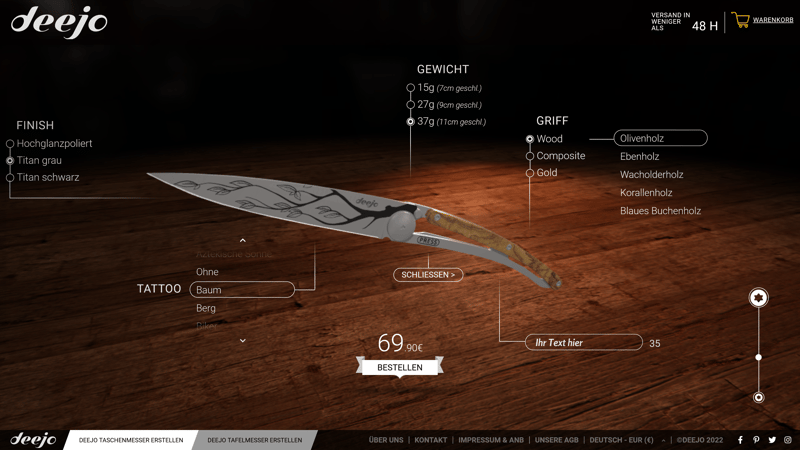Open the Kontakt page link

click(431, 440)
